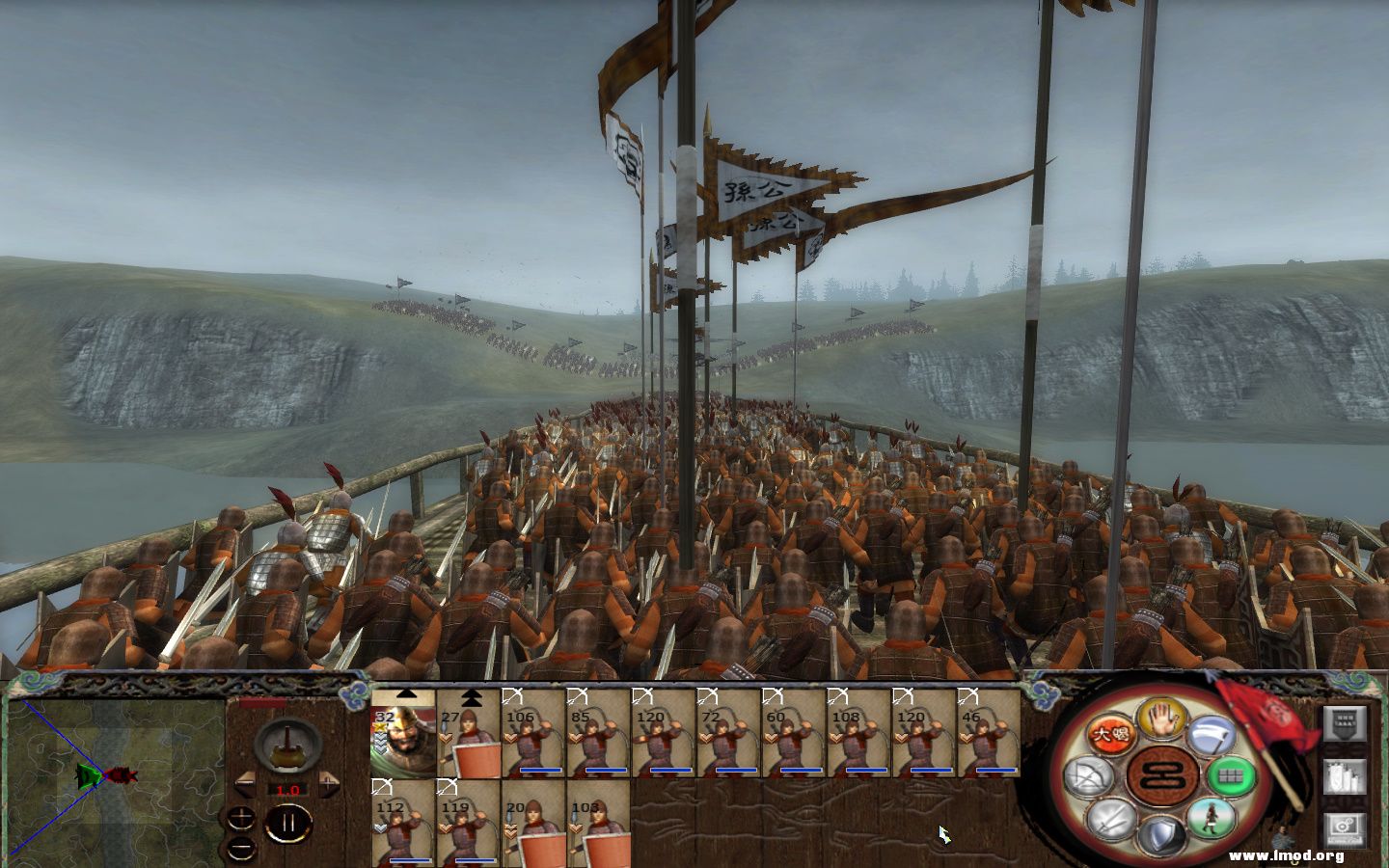
Task: Zoom in the battle minimap
Action: pyautogui.click(x=241, y=817)
